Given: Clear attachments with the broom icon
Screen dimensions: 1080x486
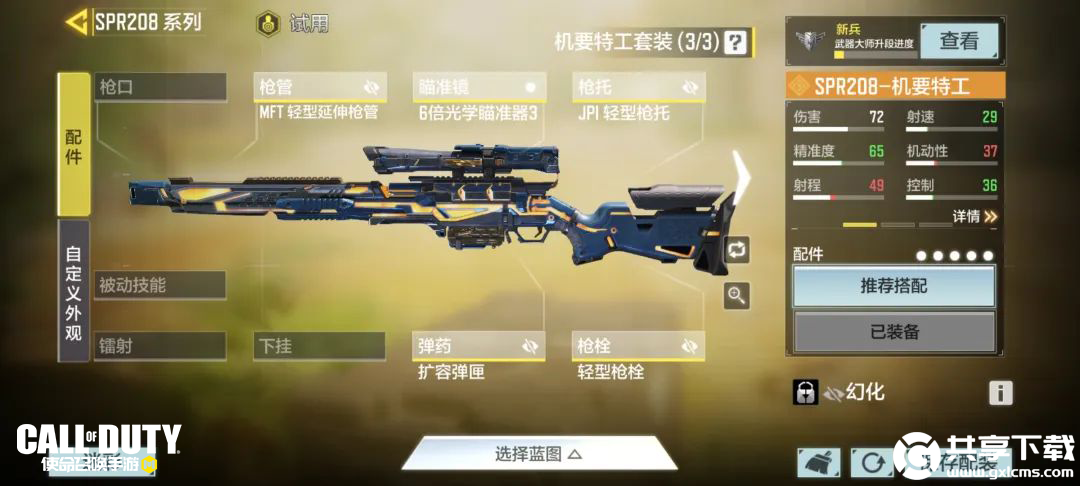Looking at the screenshot, I should [818, 461].
